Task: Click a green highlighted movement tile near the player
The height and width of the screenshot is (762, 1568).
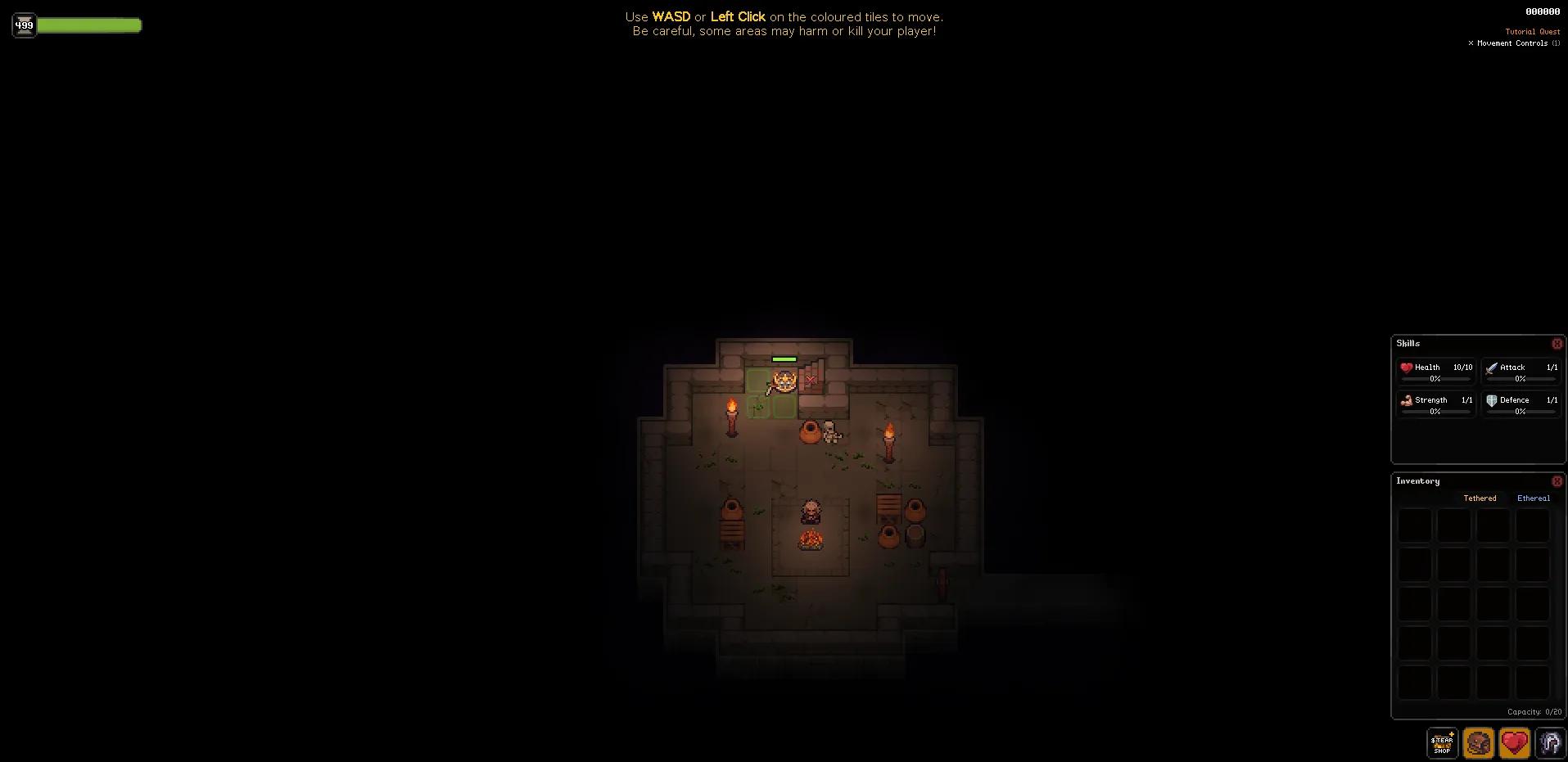Action: [x=757, y=382]
